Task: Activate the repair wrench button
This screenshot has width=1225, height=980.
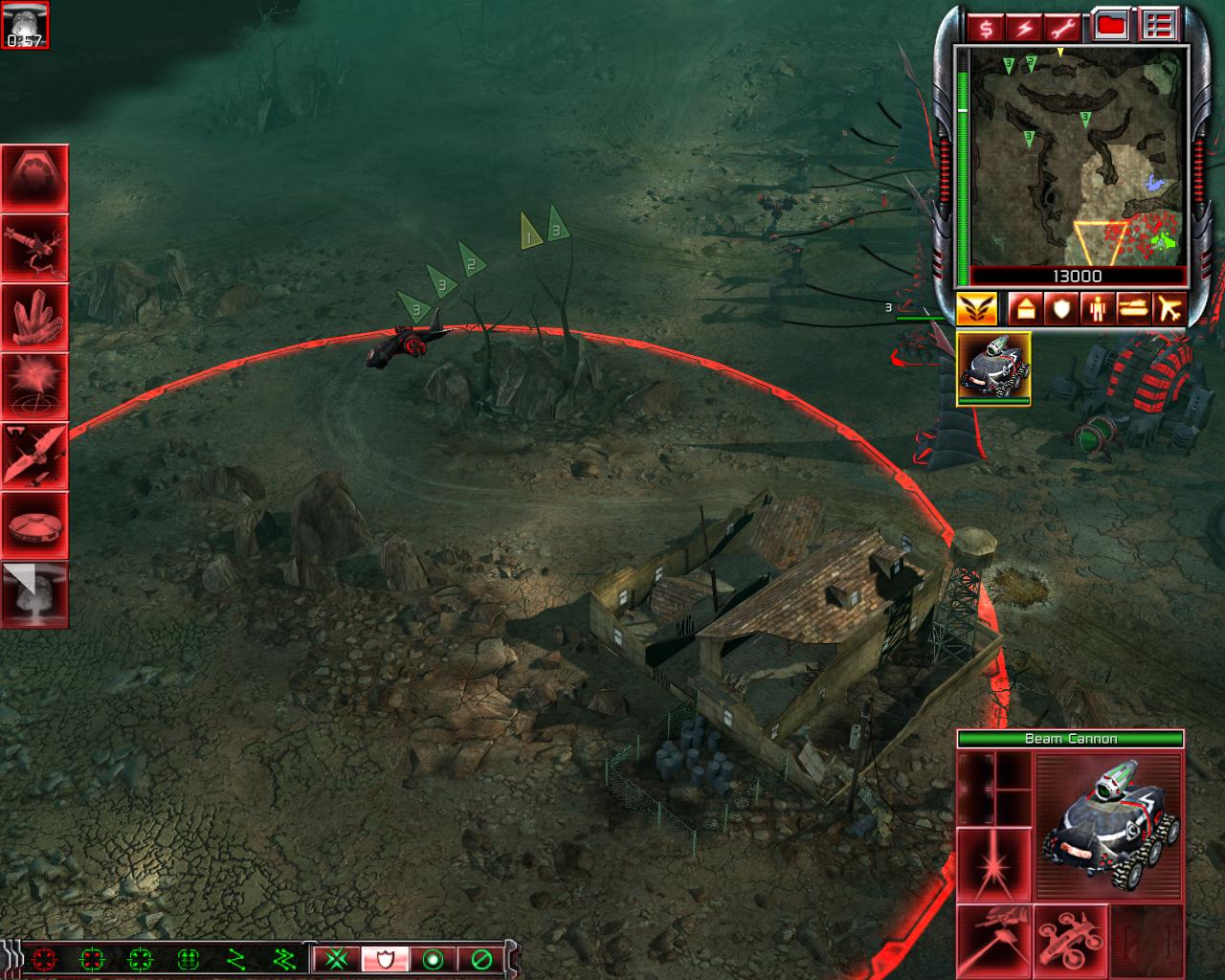Action: click(1062, 27)
